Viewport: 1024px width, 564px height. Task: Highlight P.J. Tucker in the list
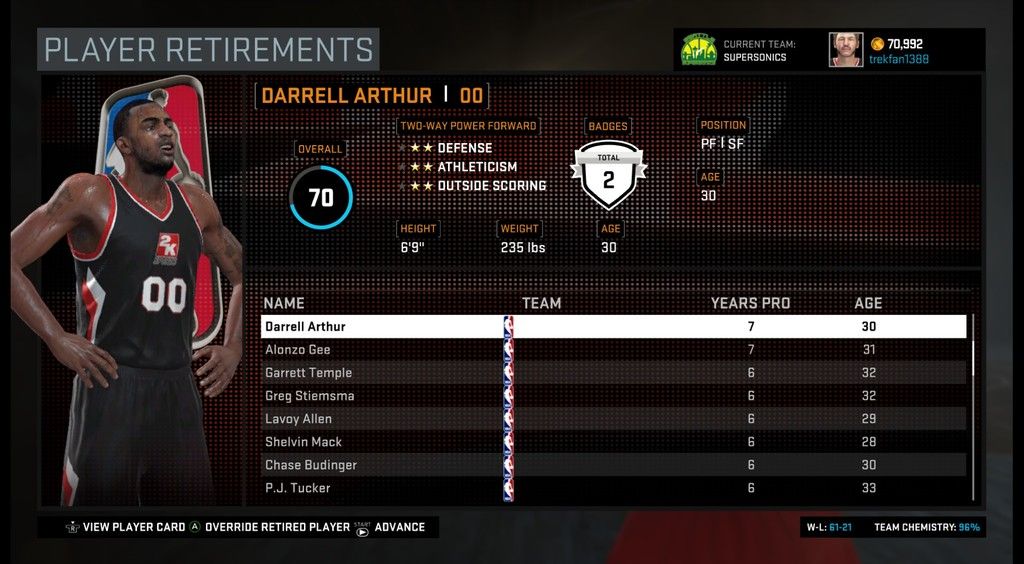(x=612, y=488)
